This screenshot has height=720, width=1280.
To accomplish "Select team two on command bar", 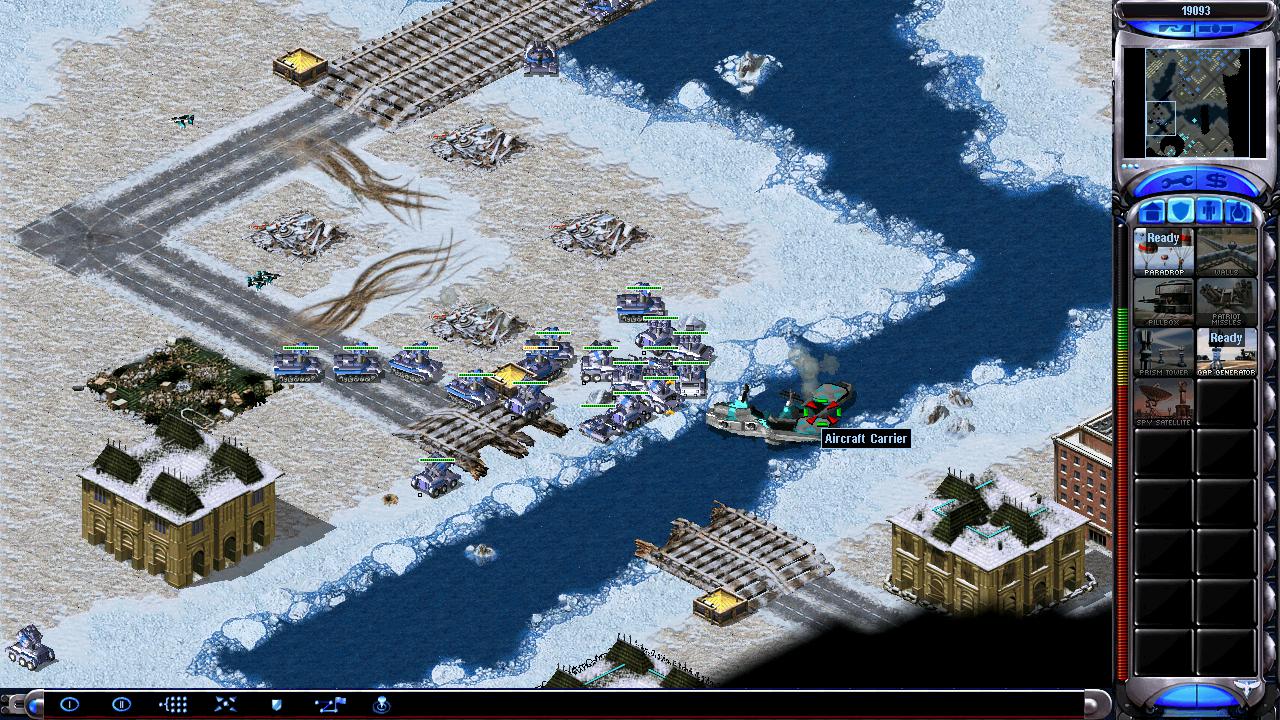I will click(121, 704).
